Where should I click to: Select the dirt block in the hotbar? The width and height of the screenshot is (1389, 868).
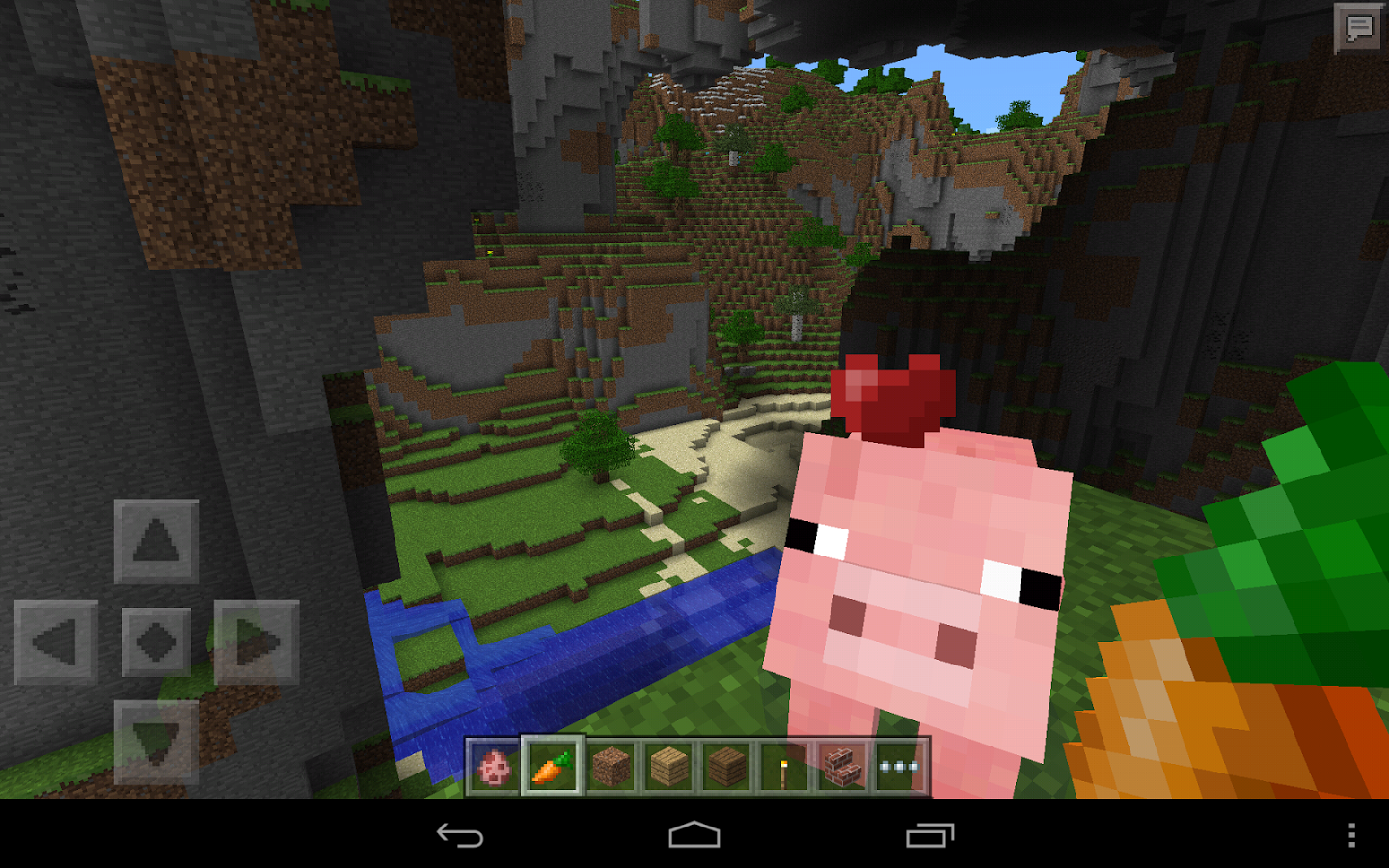610,765
